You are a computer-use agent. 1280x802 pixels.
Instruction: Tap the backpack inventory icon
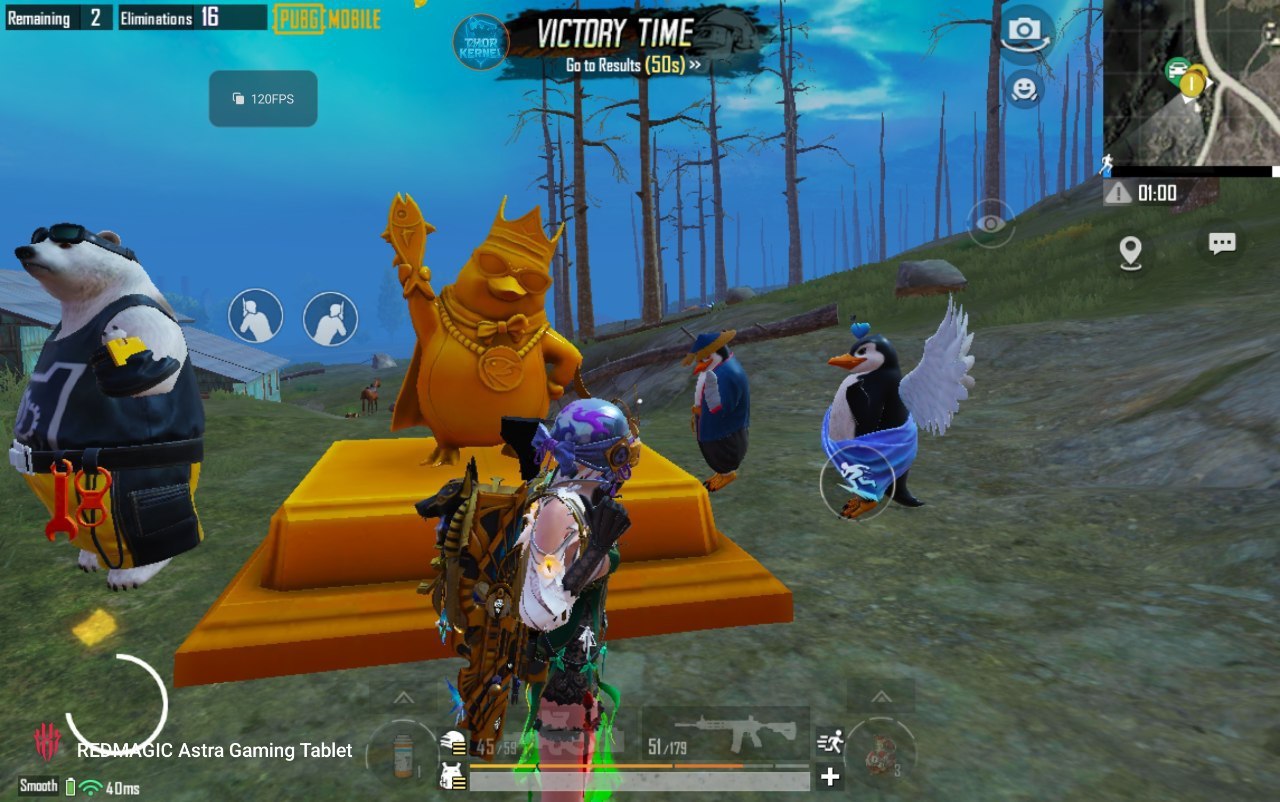tap(454, 775)
